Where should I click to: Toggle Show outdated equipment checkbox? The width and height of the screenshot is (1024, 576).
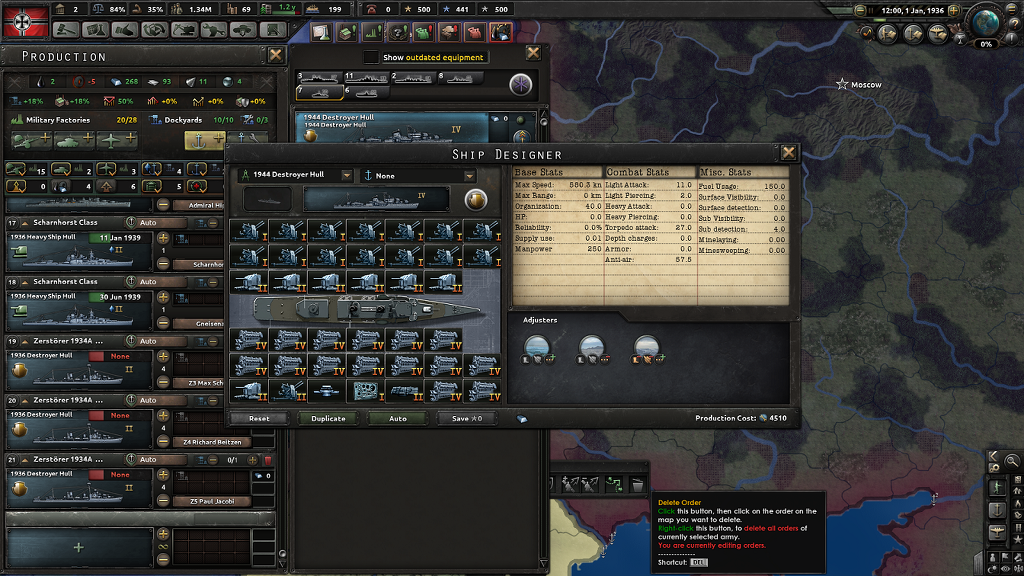coord(371,57)
